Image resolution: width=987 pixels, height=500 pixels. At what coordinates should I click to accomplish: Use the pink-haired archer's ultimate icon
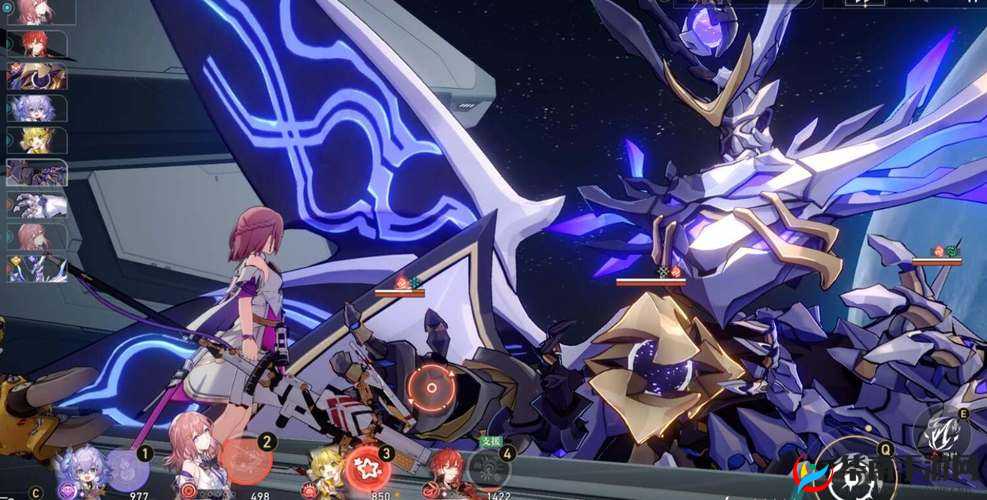(245, 460)
